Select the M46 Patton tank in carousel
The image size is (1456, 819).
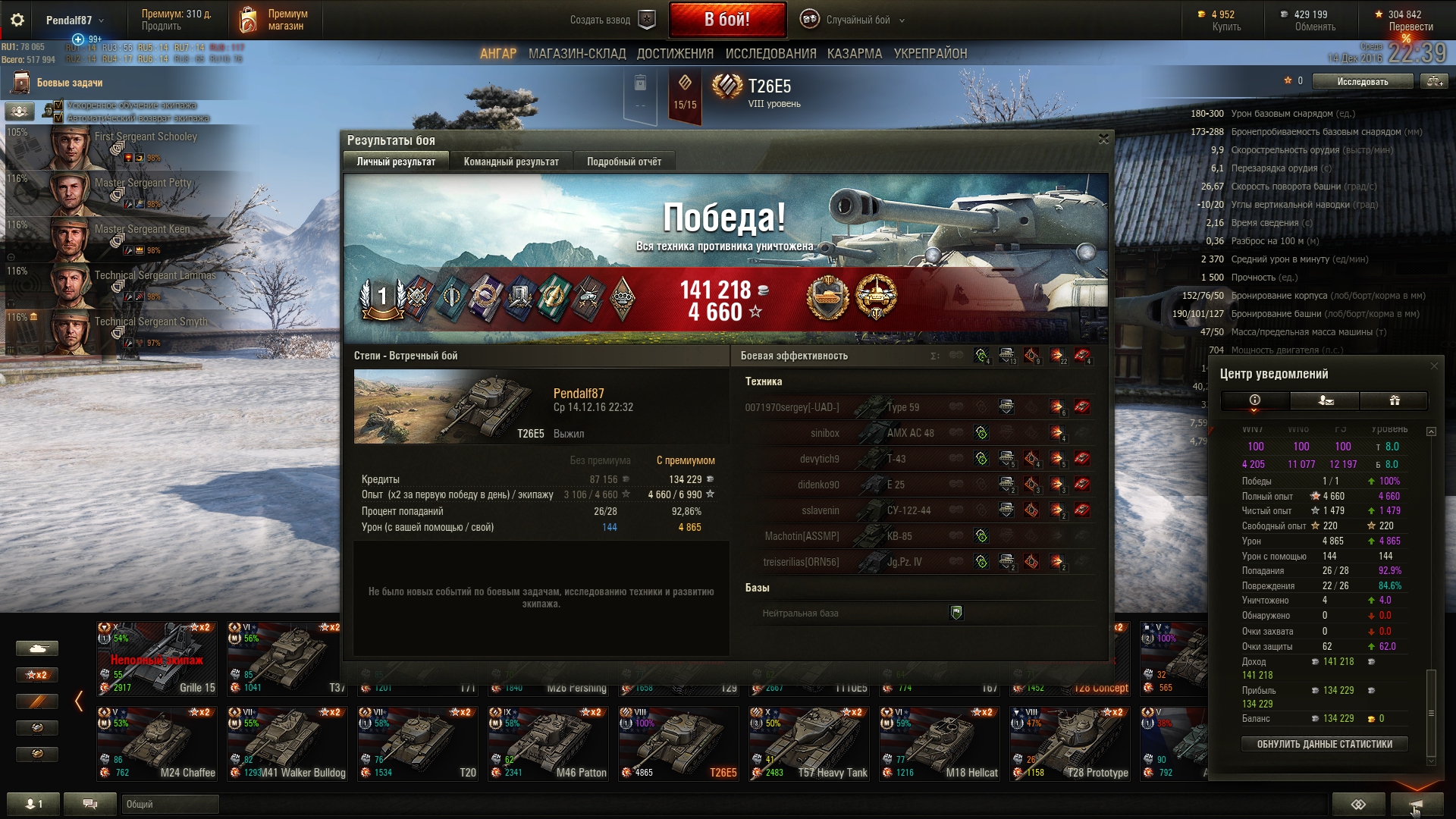548,743
